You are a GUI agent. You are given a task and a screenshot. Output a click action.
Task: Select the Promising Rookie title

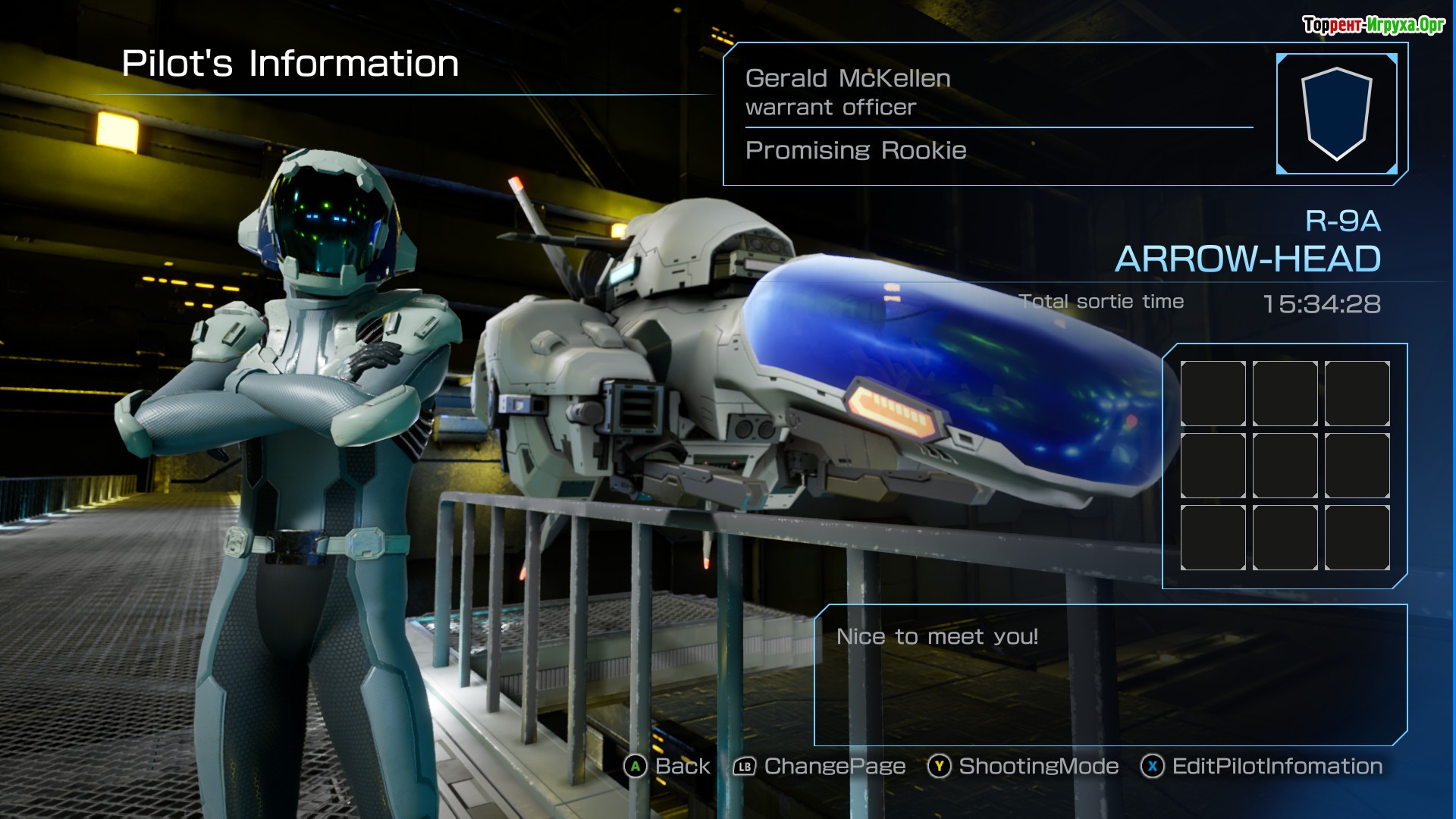coord(855,151)
